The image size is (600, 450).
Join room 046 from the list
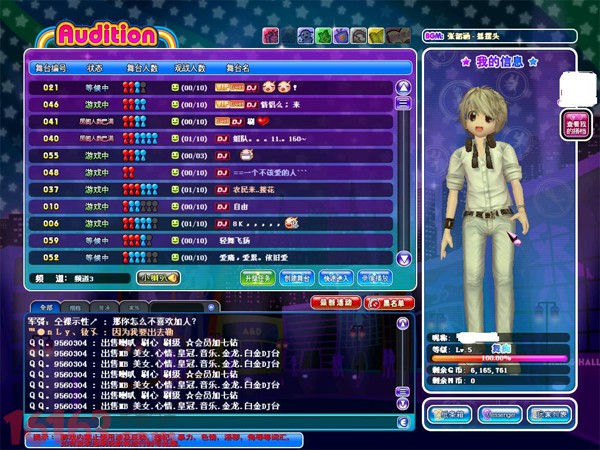[200, 104]
